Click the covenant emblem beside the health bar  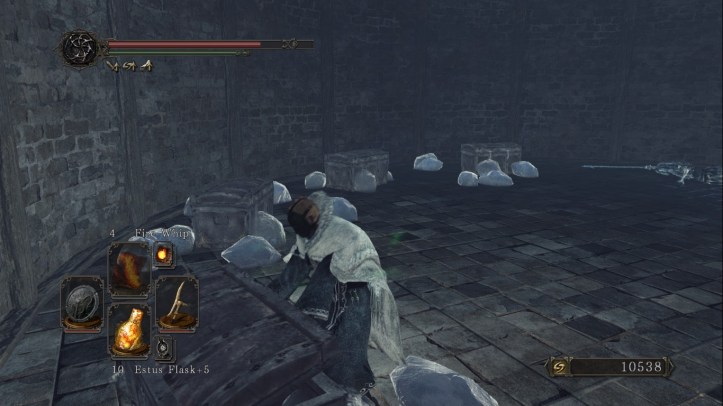point(80,47)
